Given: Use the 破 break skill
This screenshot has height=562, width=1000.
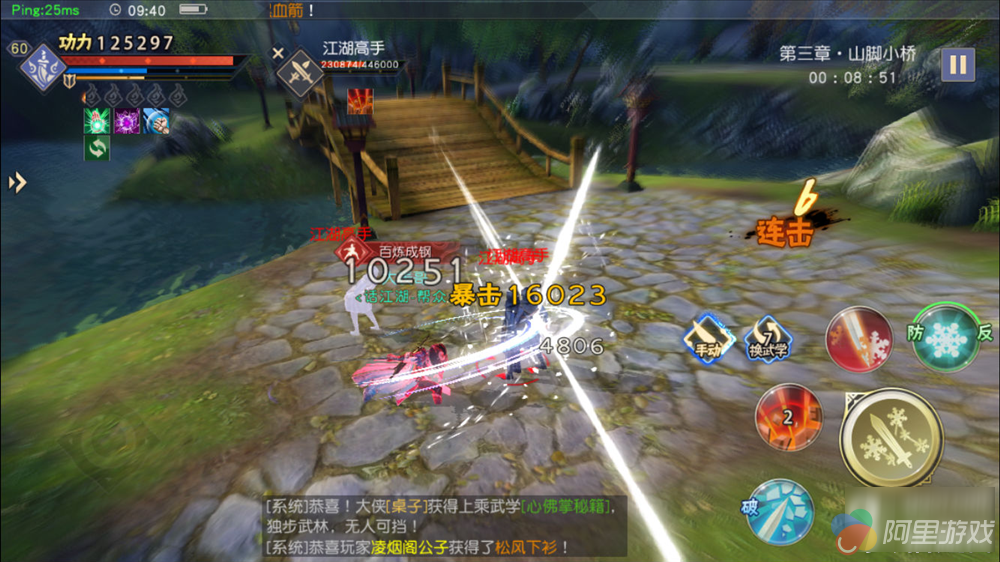Looking at the screenshot, I should tap(778, 511).
